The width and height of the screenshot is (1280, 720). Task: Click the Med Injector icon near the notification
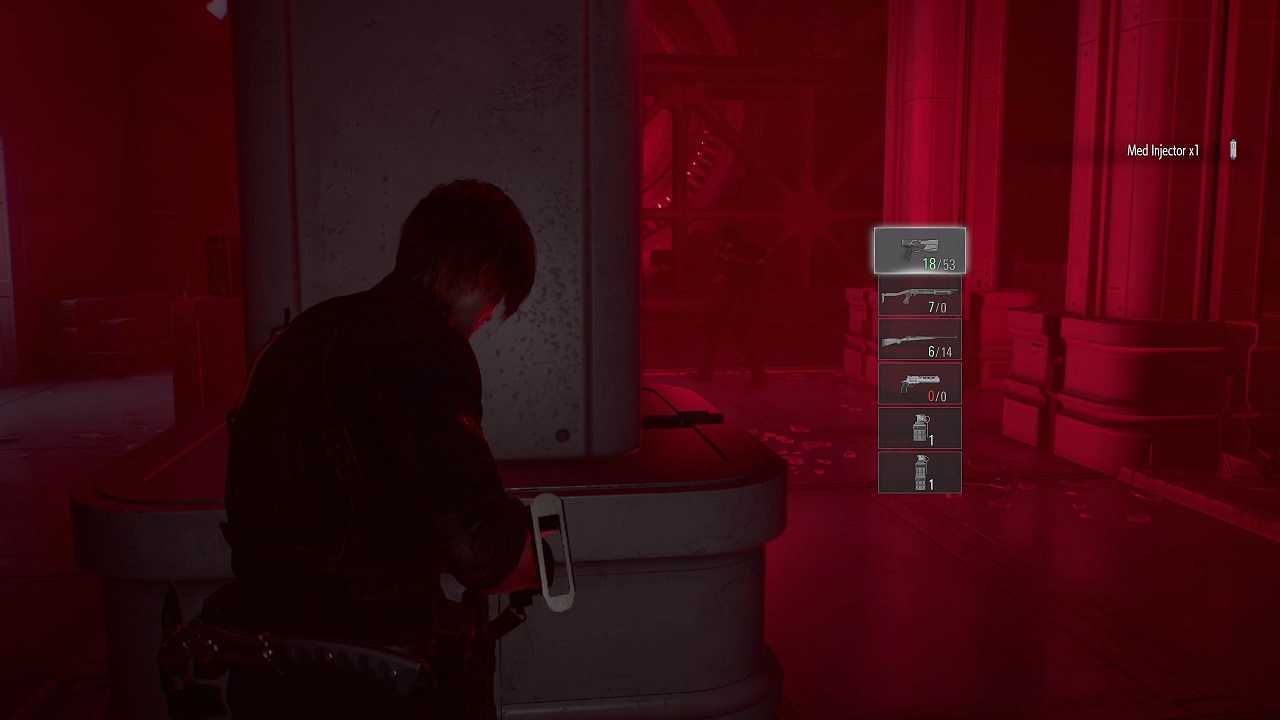click(x=1233, y=150)
